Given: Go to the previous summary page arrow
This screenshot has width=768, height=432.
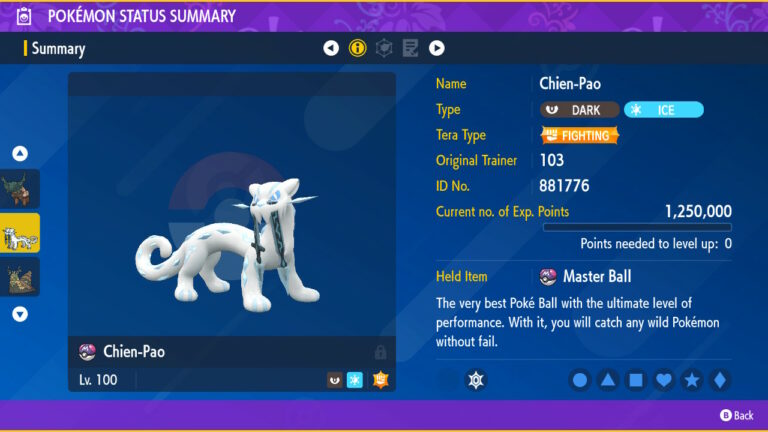Looking at the screenshot, I should (331, 48).
